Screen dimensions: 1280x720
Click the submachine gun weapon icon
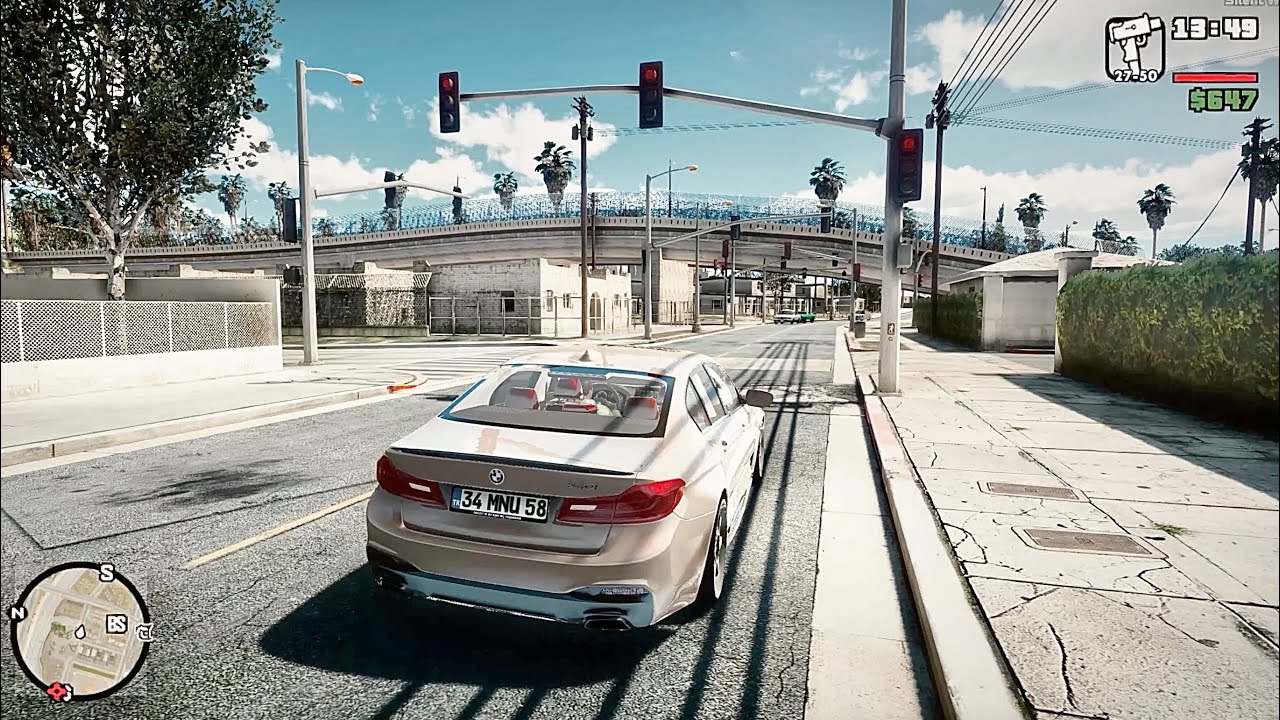point(1135,45)
